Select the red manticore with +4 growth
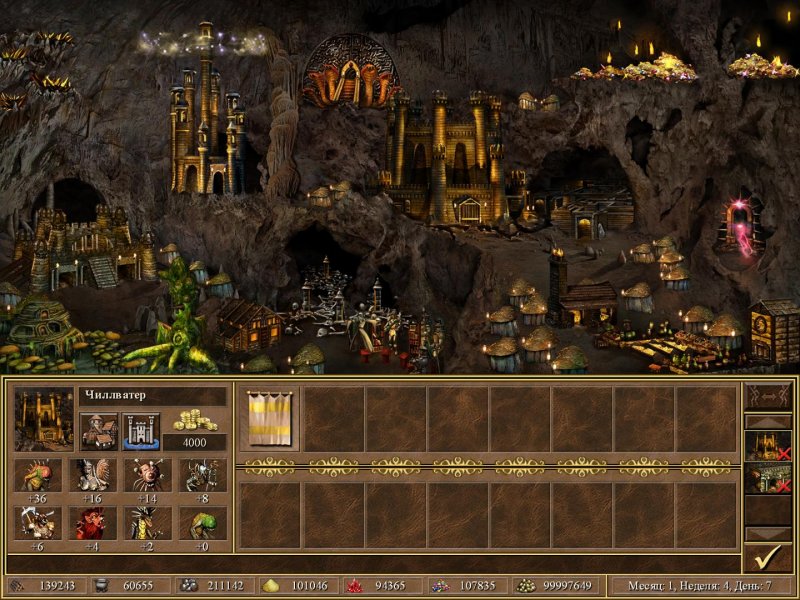Screen dimensions: 800x600 (92, 524)
